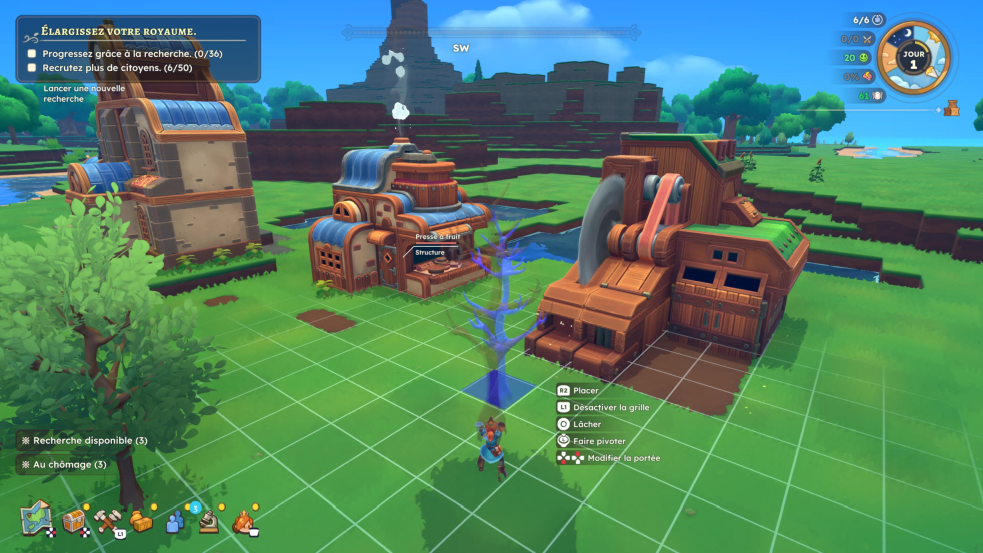Click the "Lancer une nouvelle recherche" hint
Image resolution: width=983 pixels, height=553 pixels.
tap(84, 93)
